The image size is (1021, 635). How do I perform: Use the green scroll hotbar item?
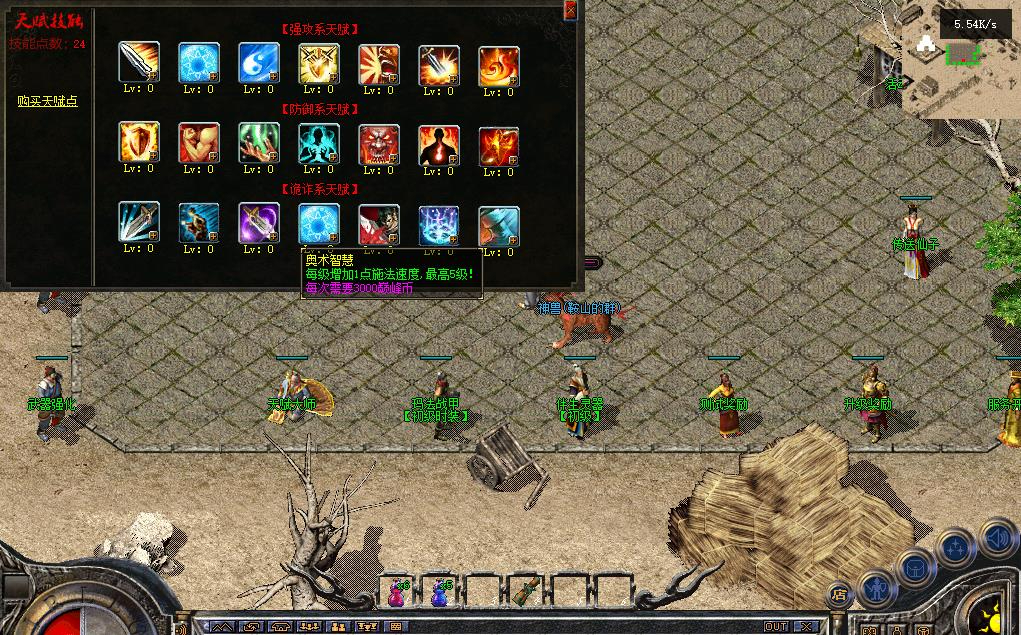click(x=525, y=592)
